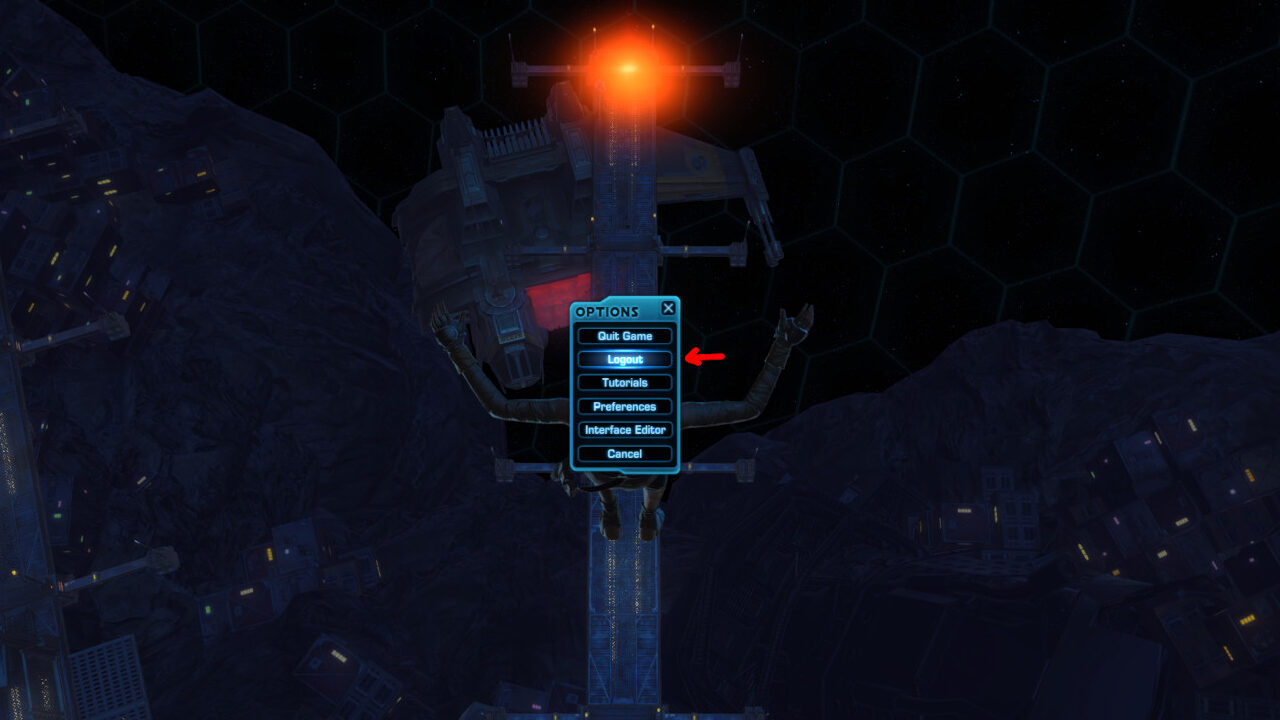Open the Preferences settings
The width and height of the screenshot is (1280, 720).
click(x=625, y=407)
